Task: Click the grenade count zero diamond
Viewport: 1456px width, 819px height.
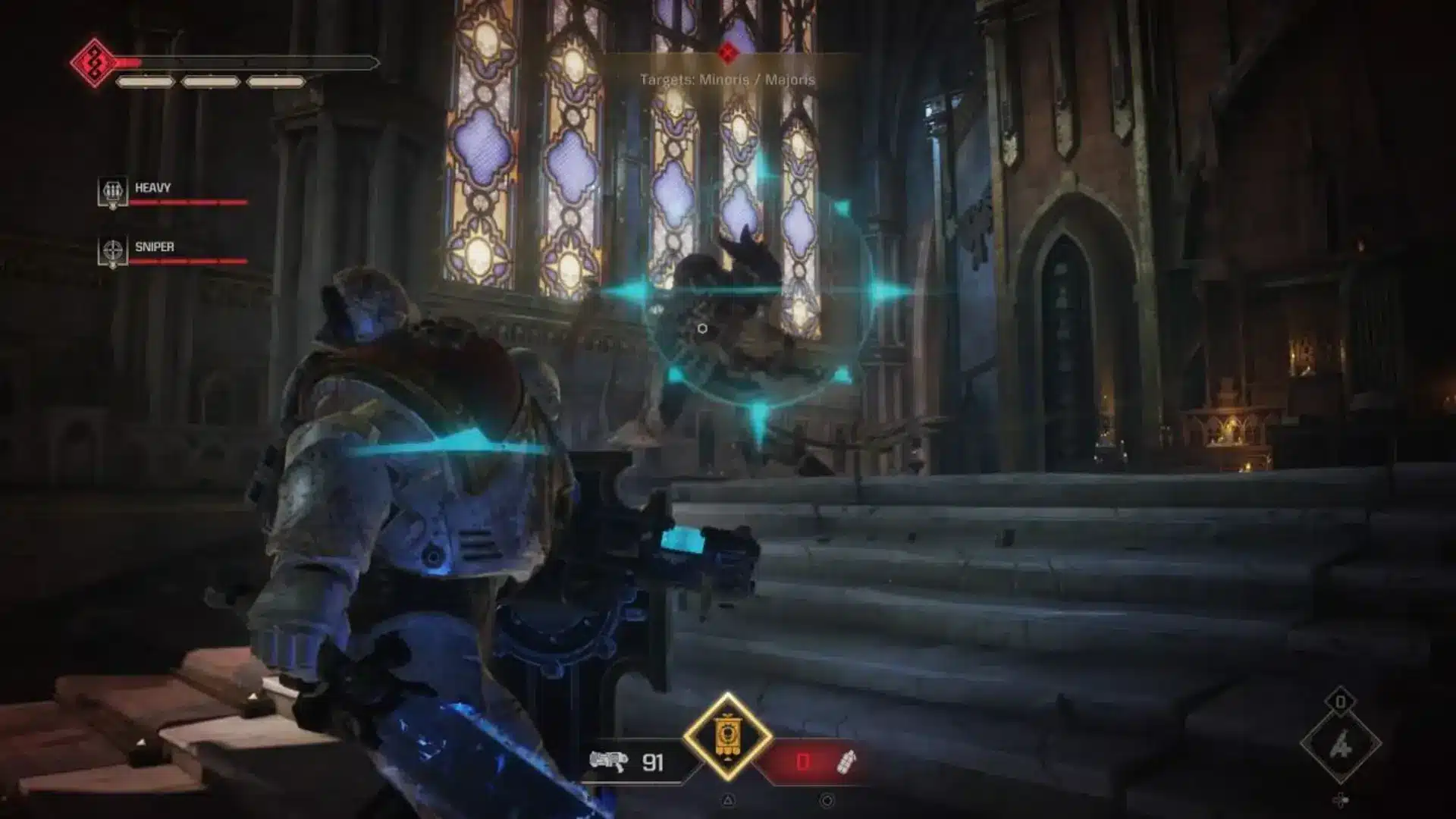Action: 1341,701
